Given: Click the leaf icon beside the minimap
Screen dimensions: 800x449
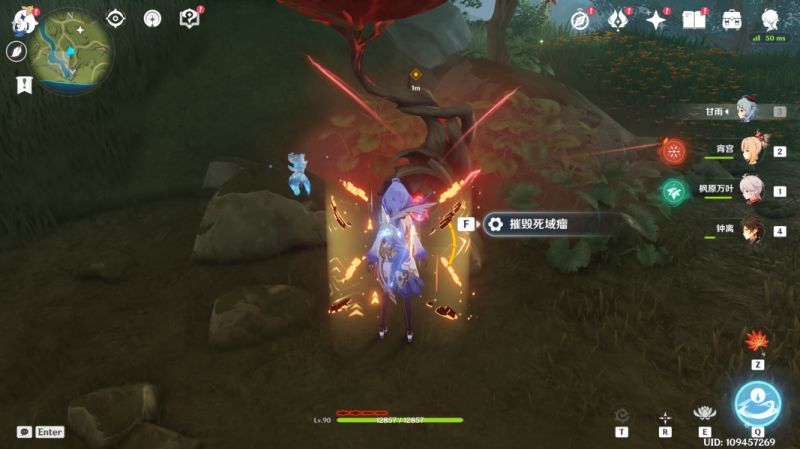Looking at the screenshot, I should (x=17, y=51).
